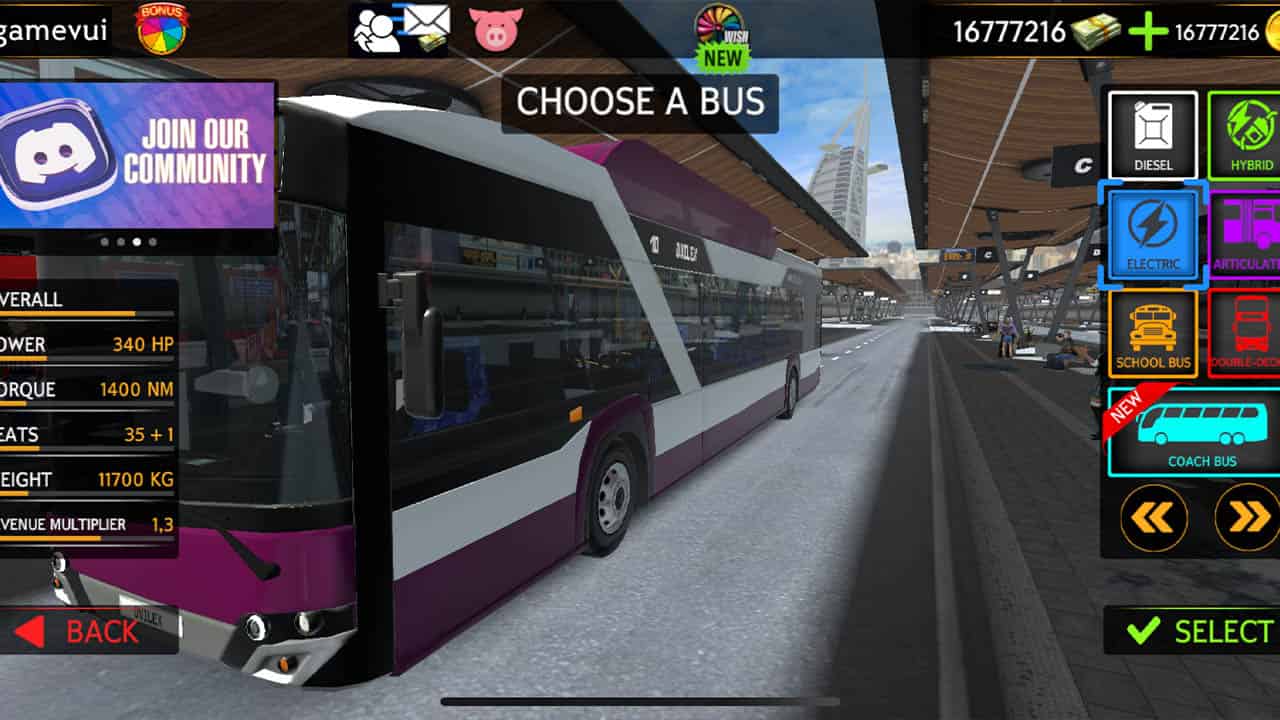
Task: Select the Diesel bus category
Action: 1152,135
